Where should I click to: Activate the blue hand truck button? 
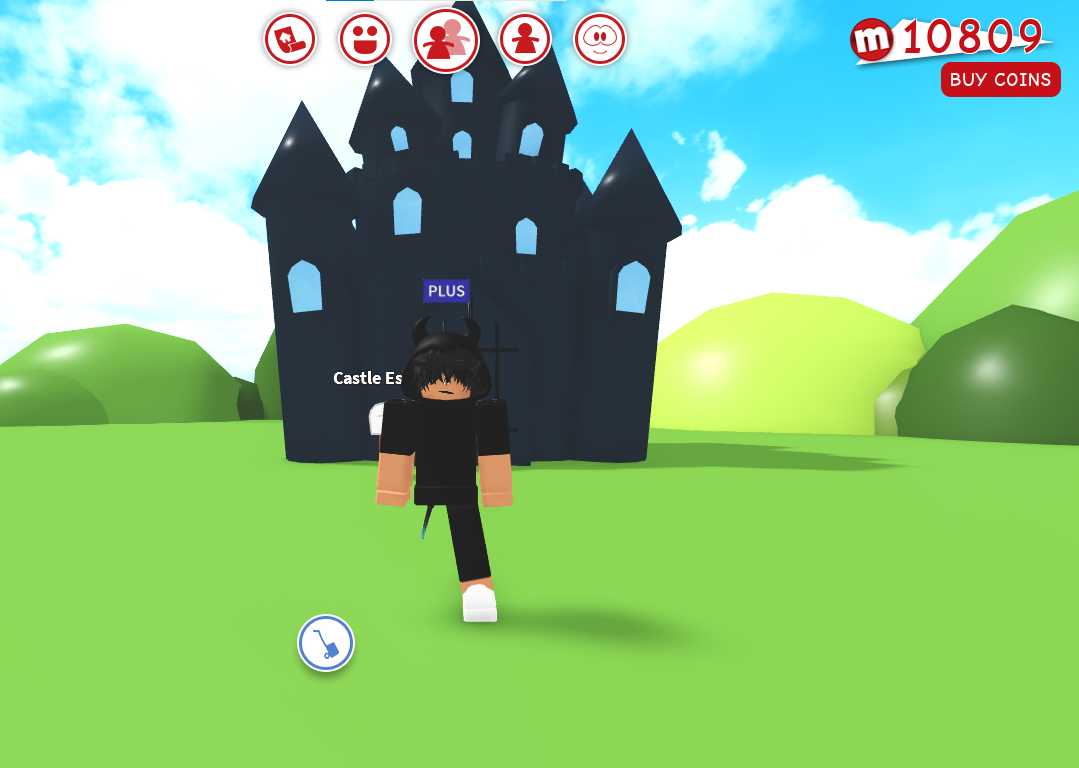point(326,643)
